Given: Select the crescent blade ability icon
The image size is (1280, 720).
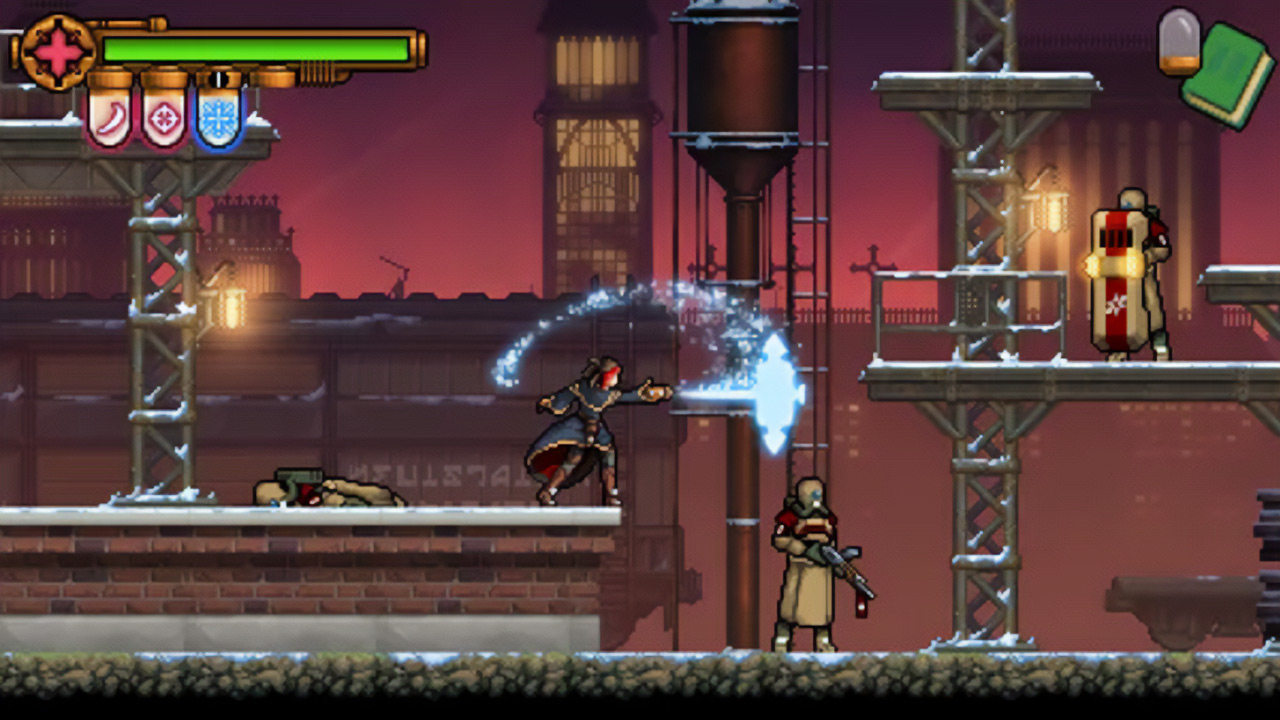Looking at the screenshot, I should (110, 117).
